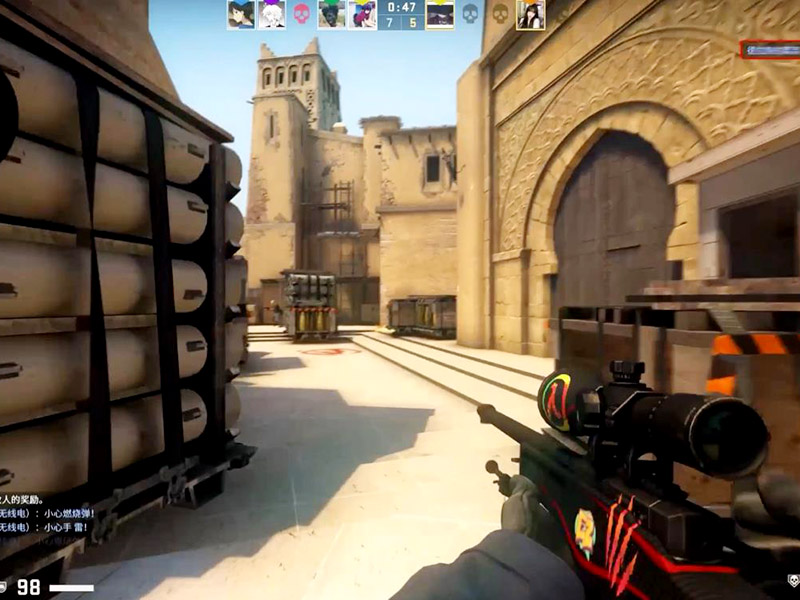Click the tan skull dead-player icon
The image size is (800, 600).
(x=500, y=14)
